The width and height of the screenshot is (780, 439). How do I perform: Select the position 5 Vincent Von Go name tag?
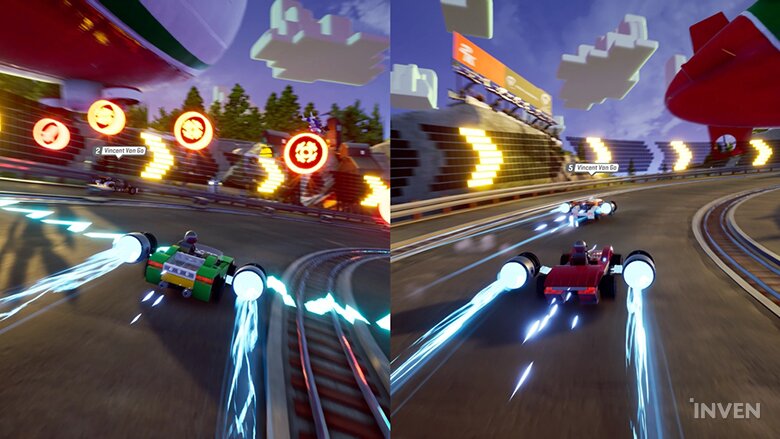pos(592,168)
